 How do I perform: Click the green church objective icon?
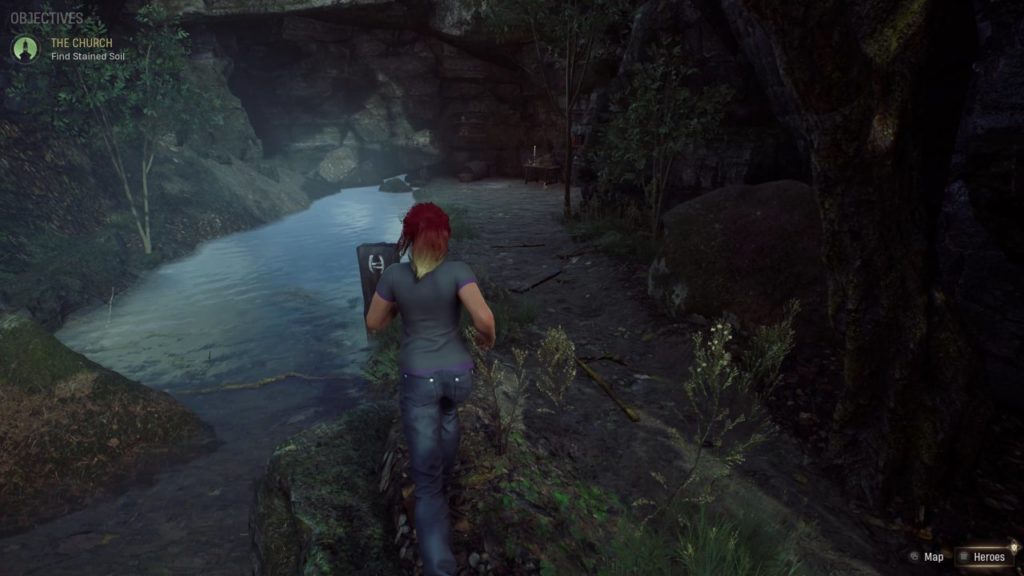(x=25, y=48)
